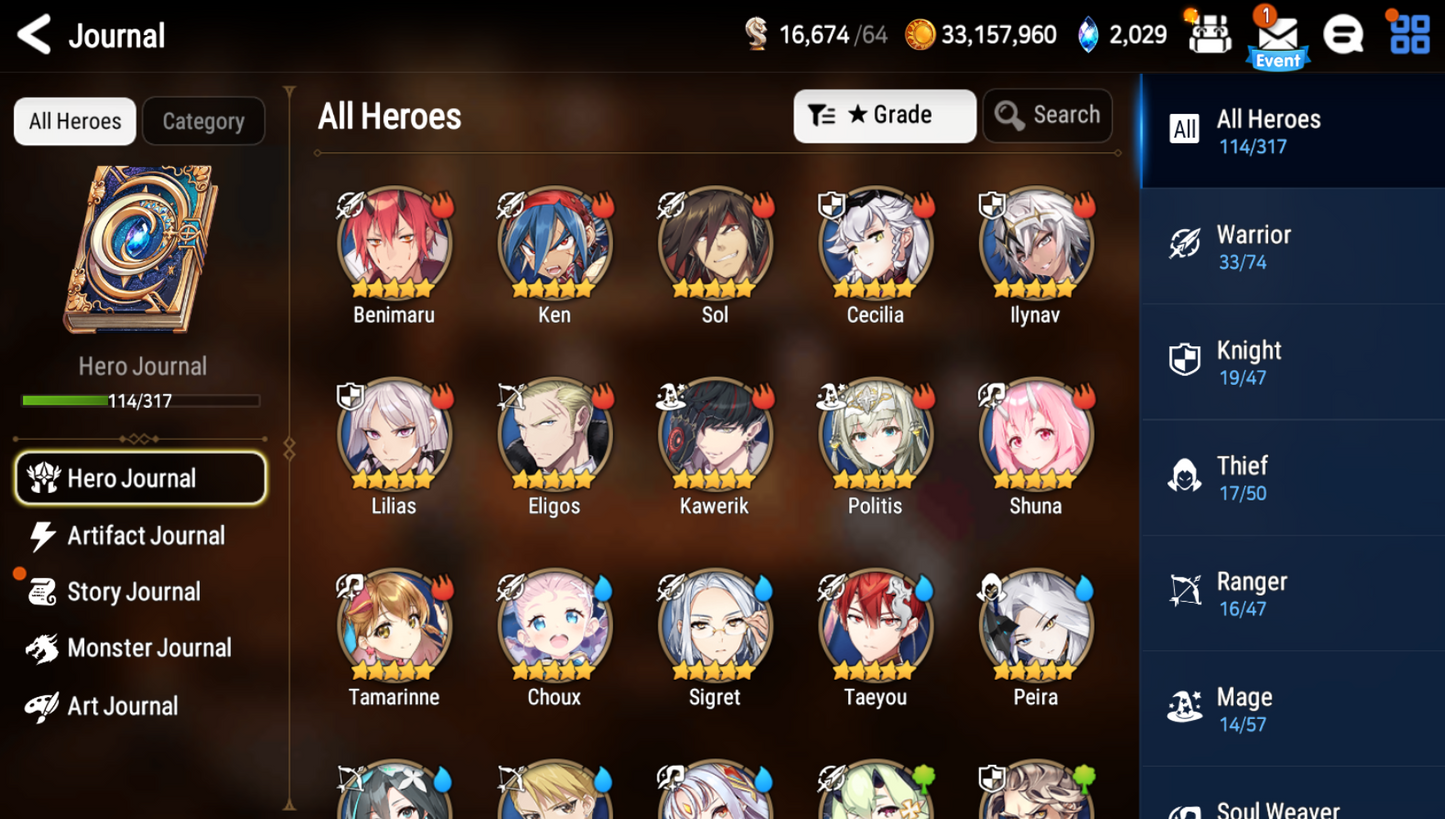
Task: Switch to the Category filter toggle
Action: pyautogui.click(x=203, y=121)
